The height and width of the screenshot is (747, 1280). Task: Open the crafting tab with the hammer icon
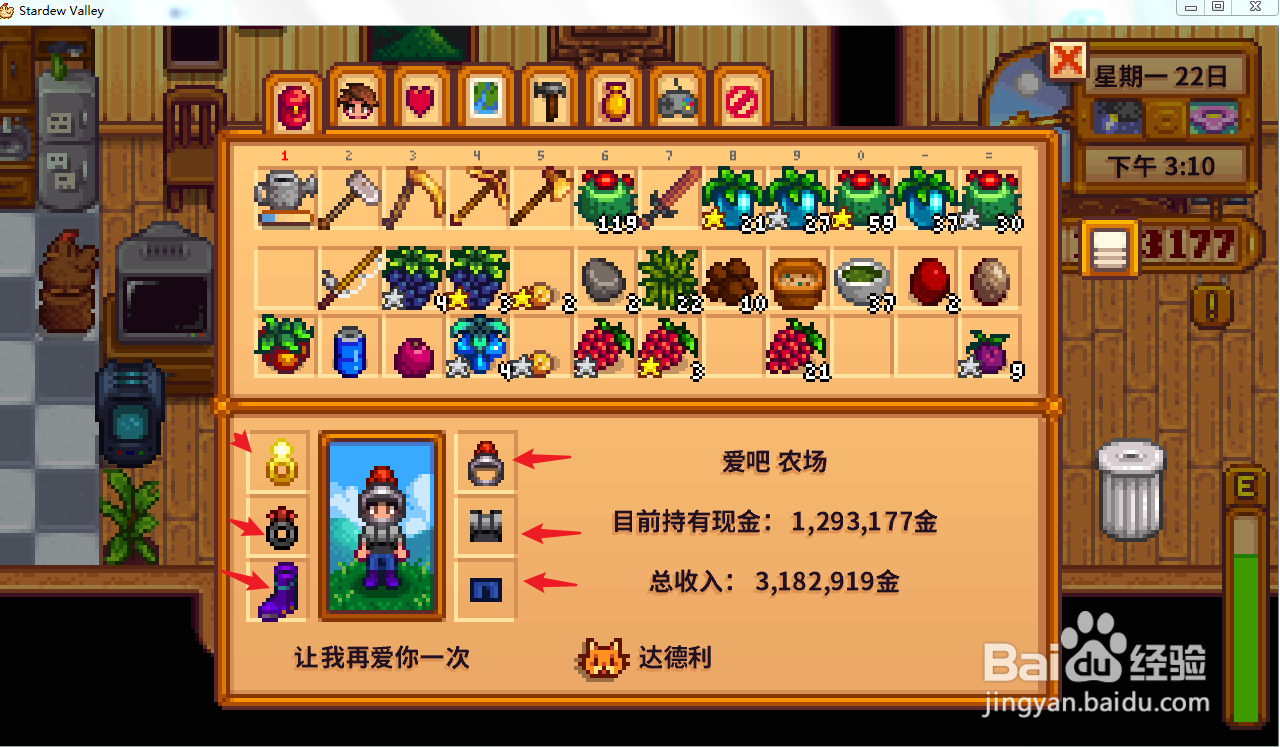tap(549, 100)
